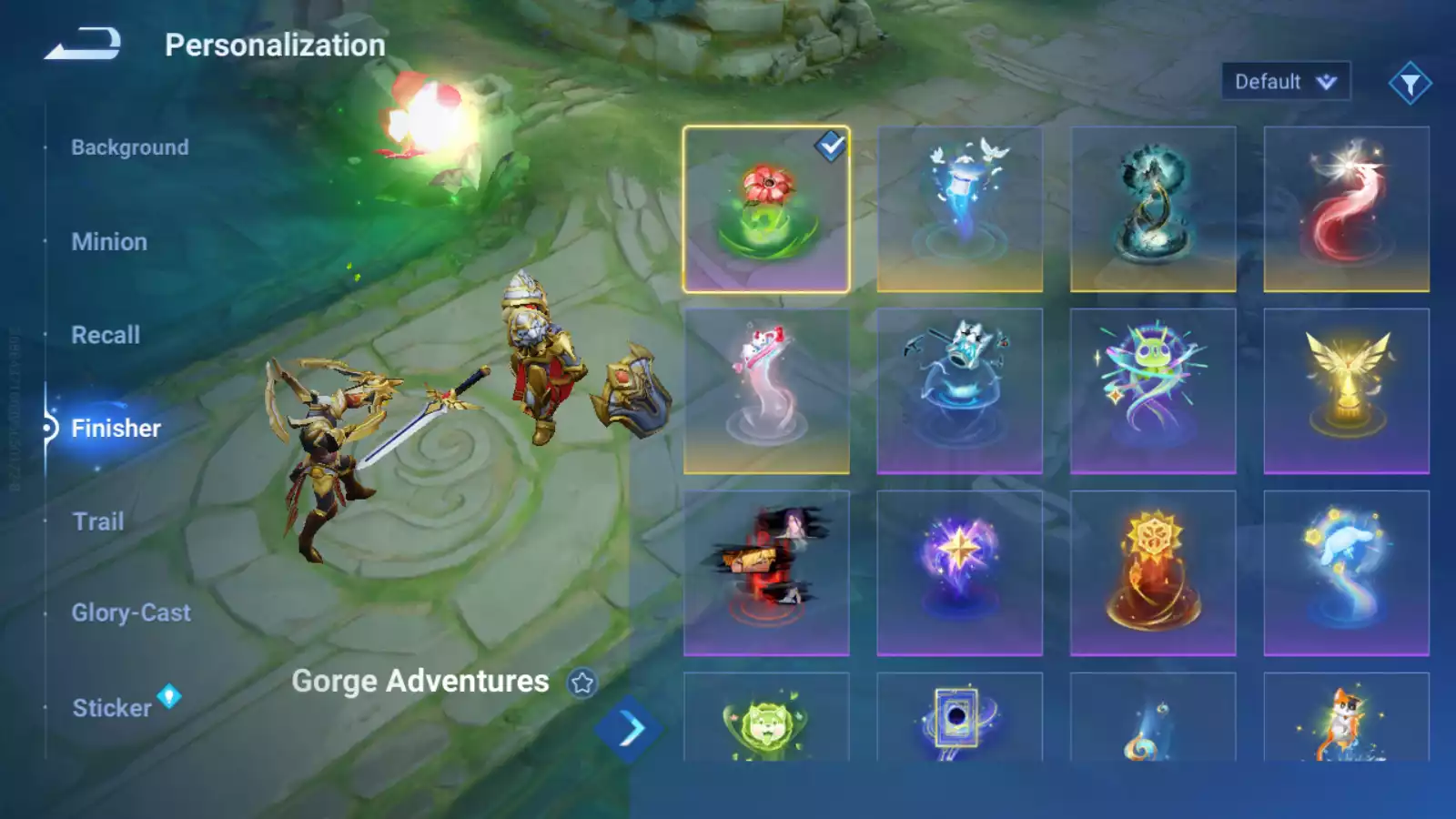This screenshot has width=1456, height=819.
Task: Select the golden winged trophy finisher
Action: [1346, 391]
